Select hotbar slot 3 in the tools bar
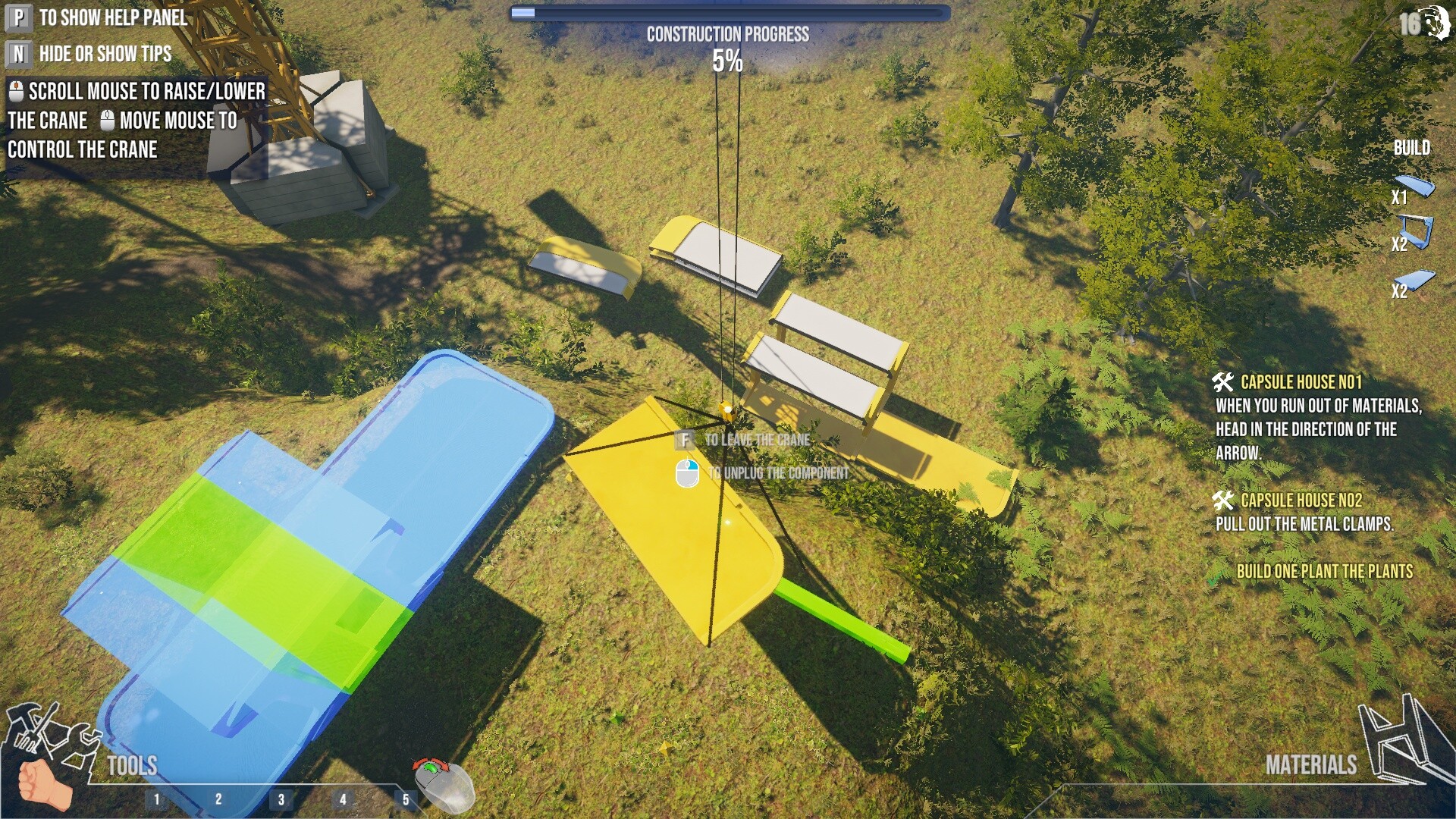This screenshot has height=819, width=1456. click(281, 798)
